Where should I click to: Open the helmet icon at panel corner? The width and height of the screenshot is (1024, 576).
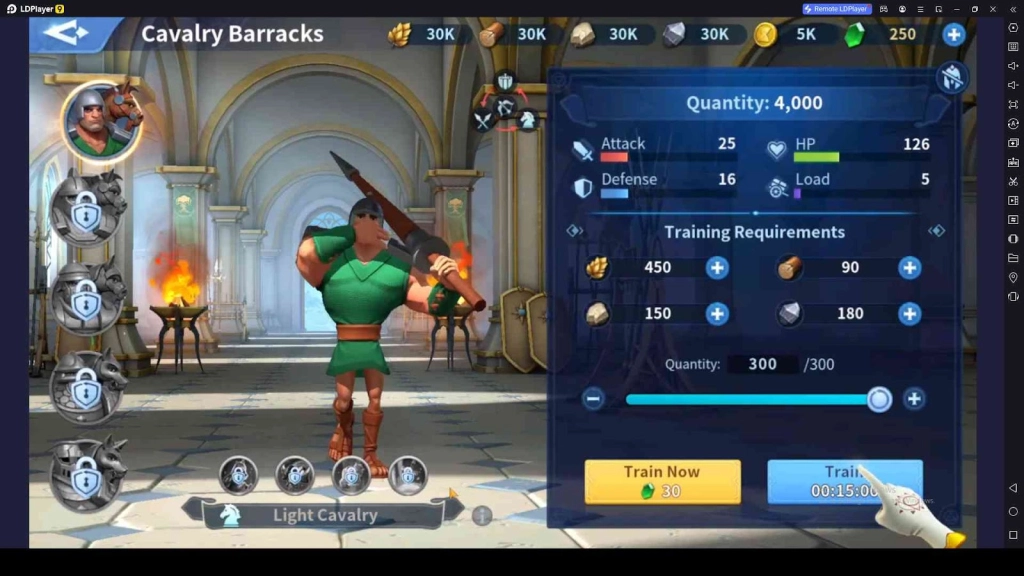tap(951, 78)
